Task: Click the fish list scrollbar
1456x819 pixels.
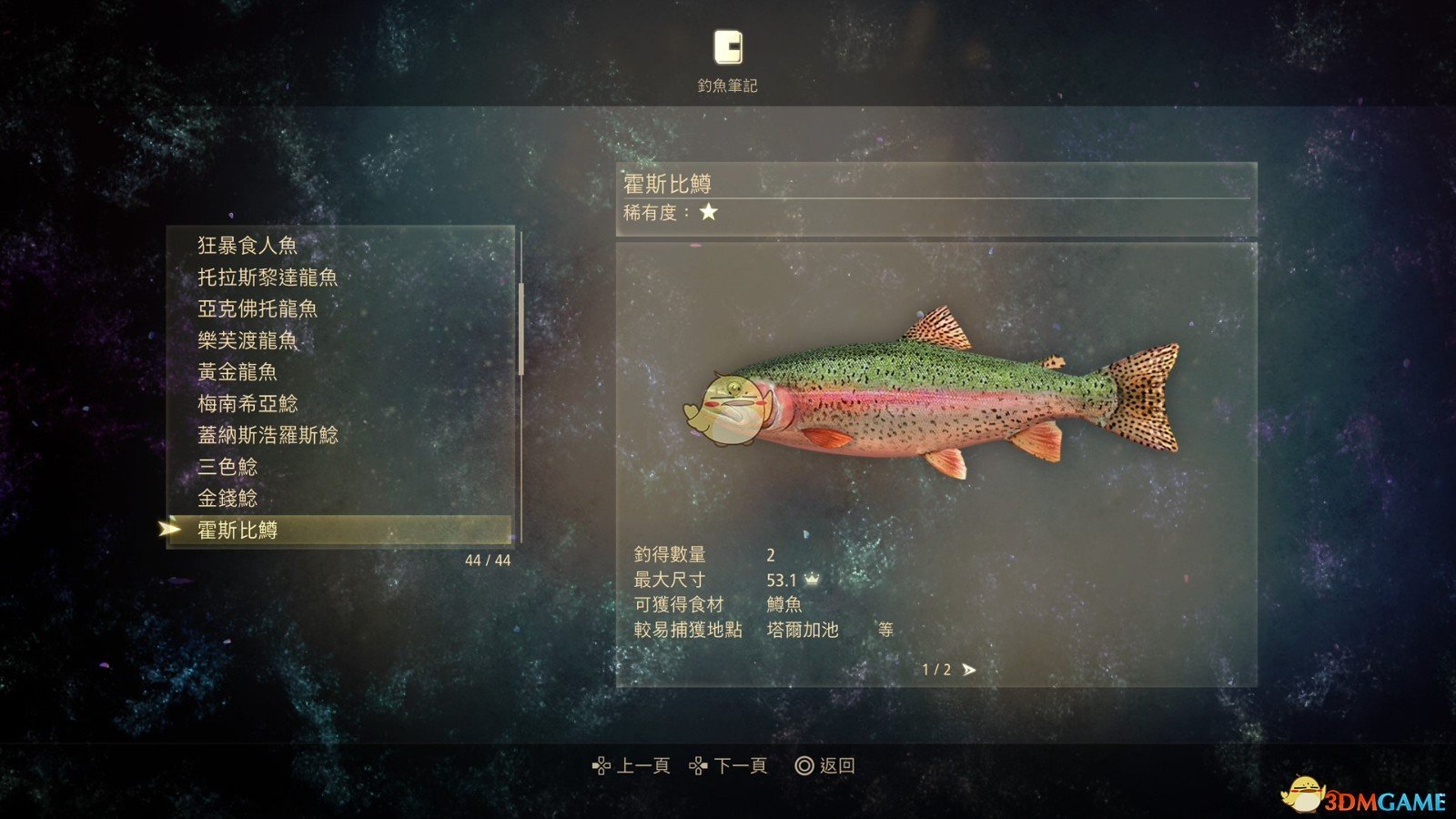Action: tap(521, 329)
